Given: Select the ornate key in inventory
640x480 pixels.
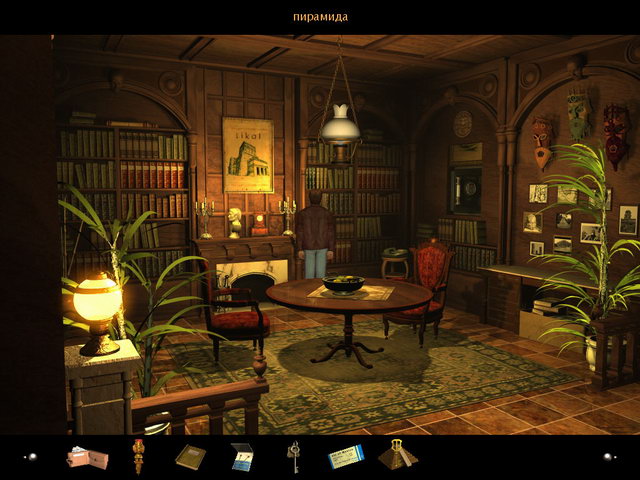Looking at the screenshot, I should [x=294, y=456].
